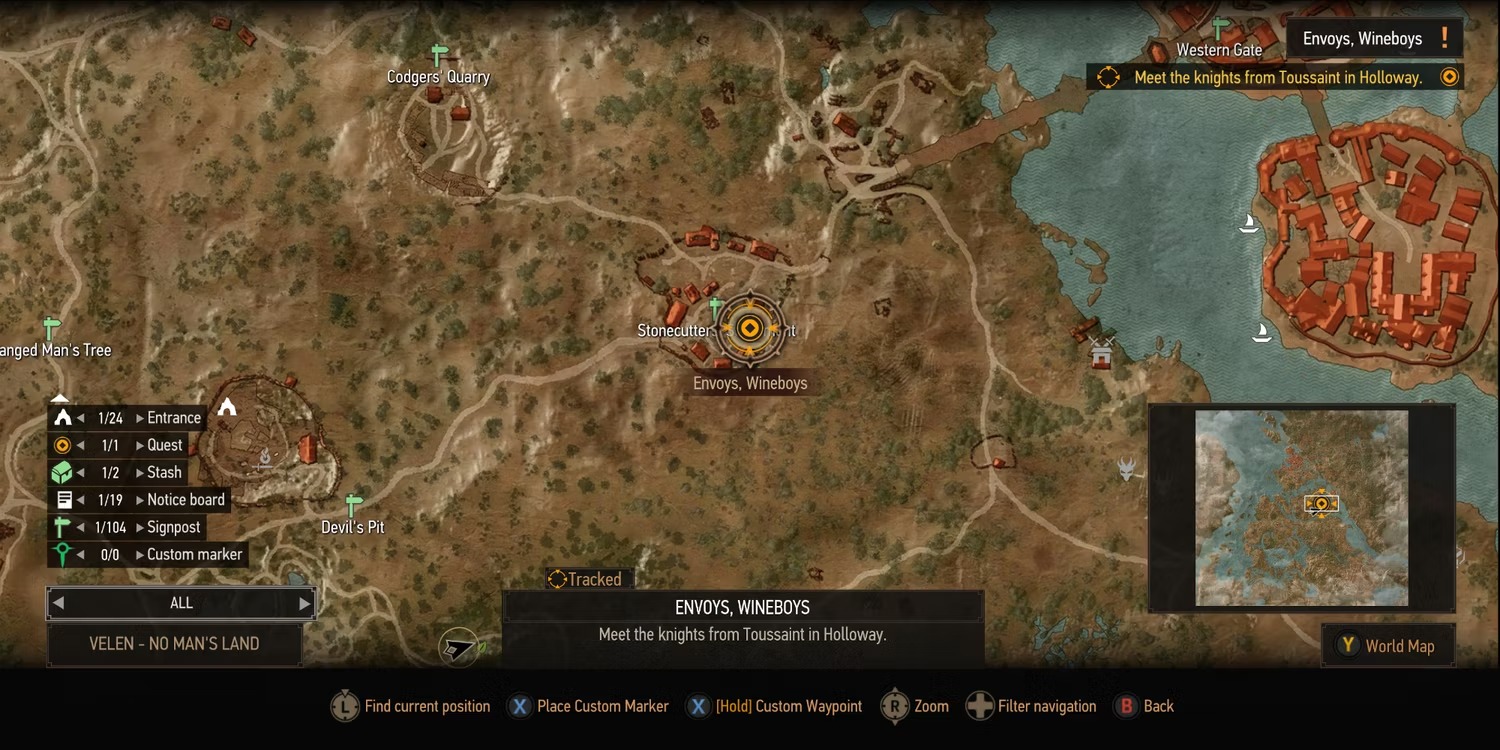Click left arrow on the ALL filter selector
The width and height of the screenshot is (1500, 750).
58,603
